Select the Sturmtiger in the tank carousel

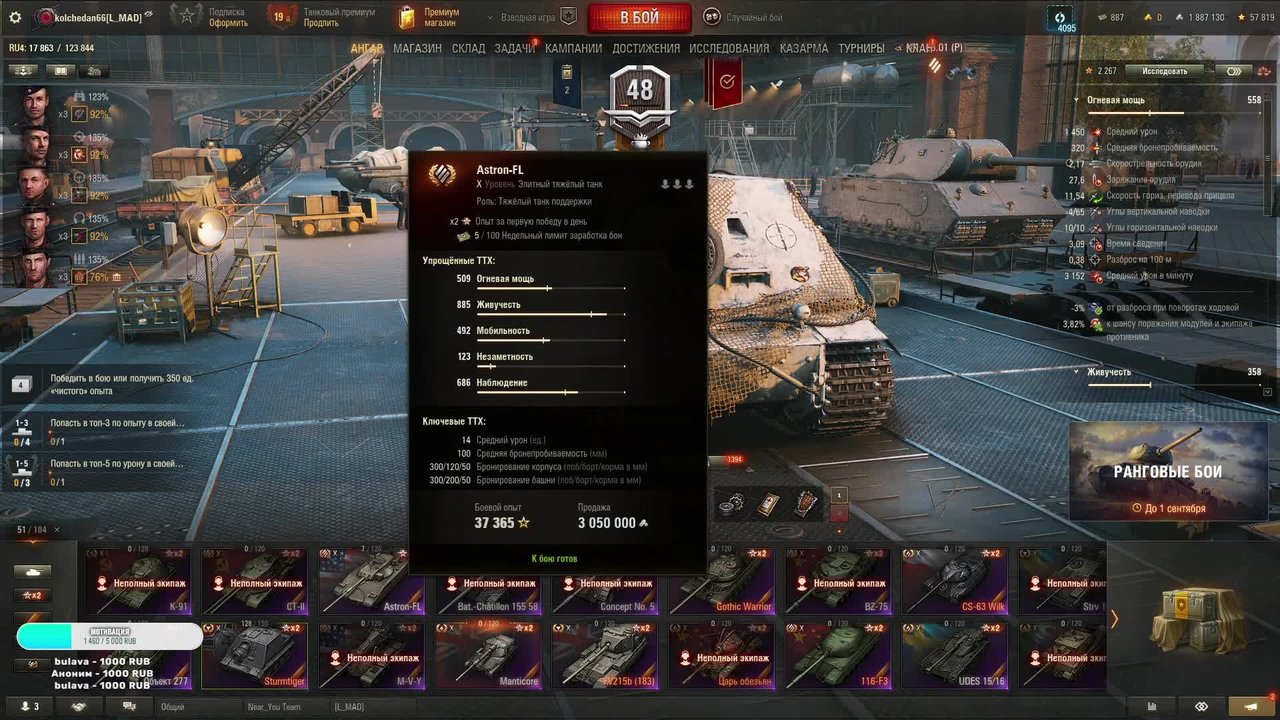click(x=259, y=656)
